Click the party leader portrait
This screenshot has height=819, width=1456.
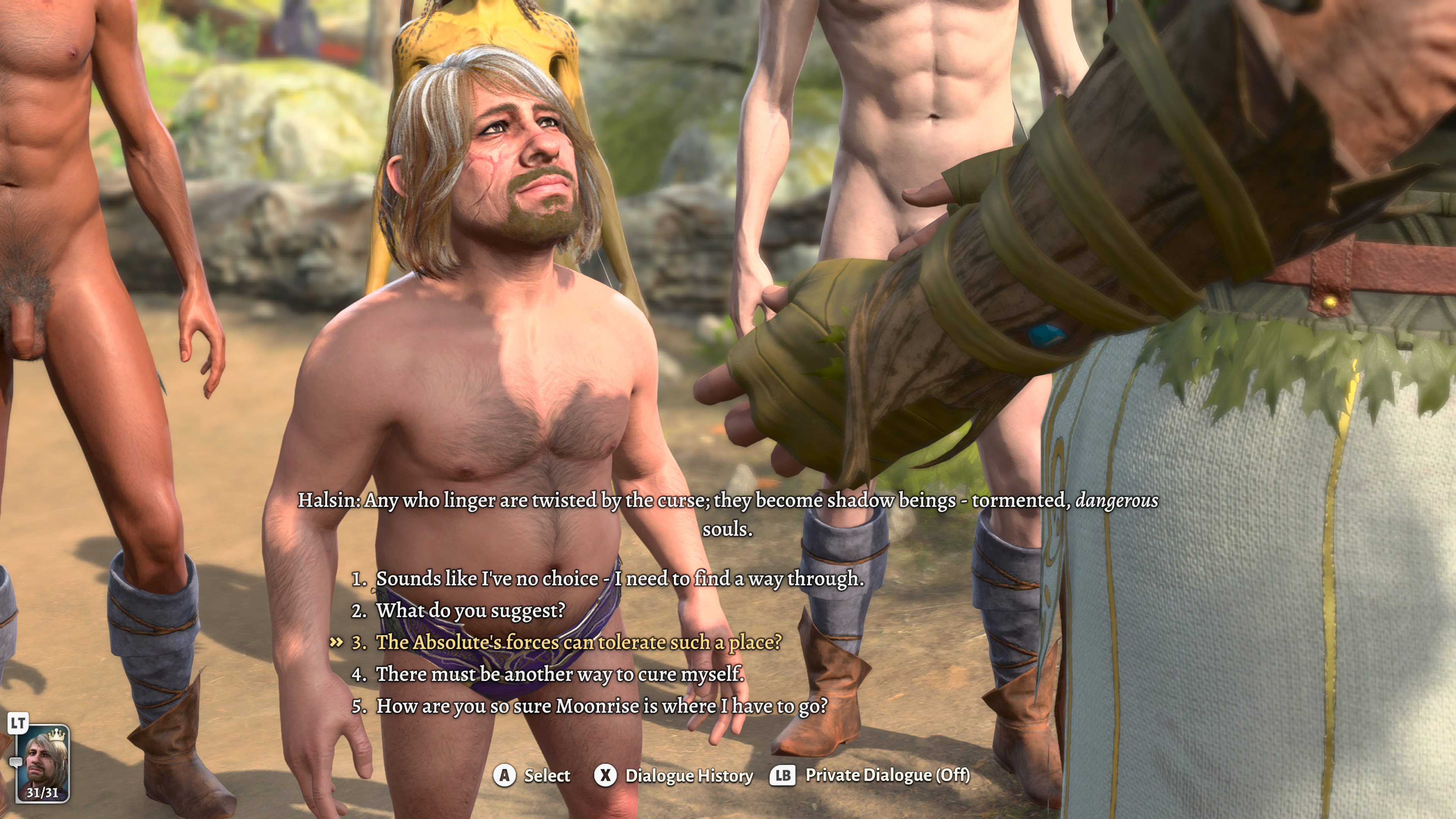pos(42,763)
